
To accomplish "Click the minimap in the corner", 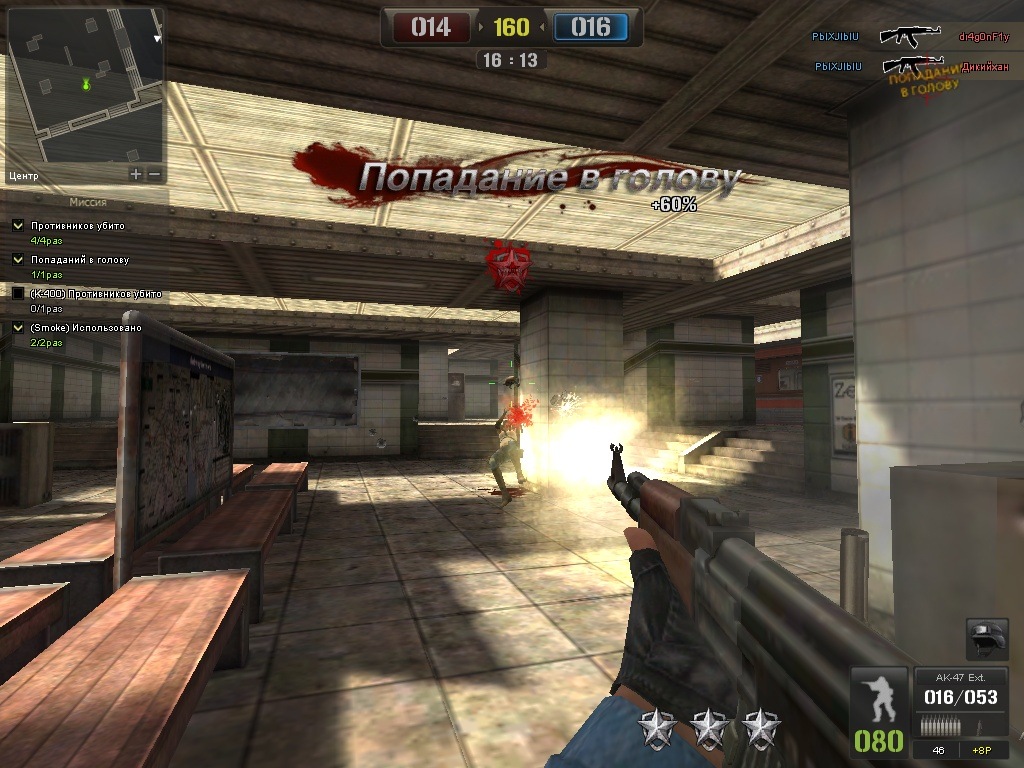I will (x=85, y=85).
